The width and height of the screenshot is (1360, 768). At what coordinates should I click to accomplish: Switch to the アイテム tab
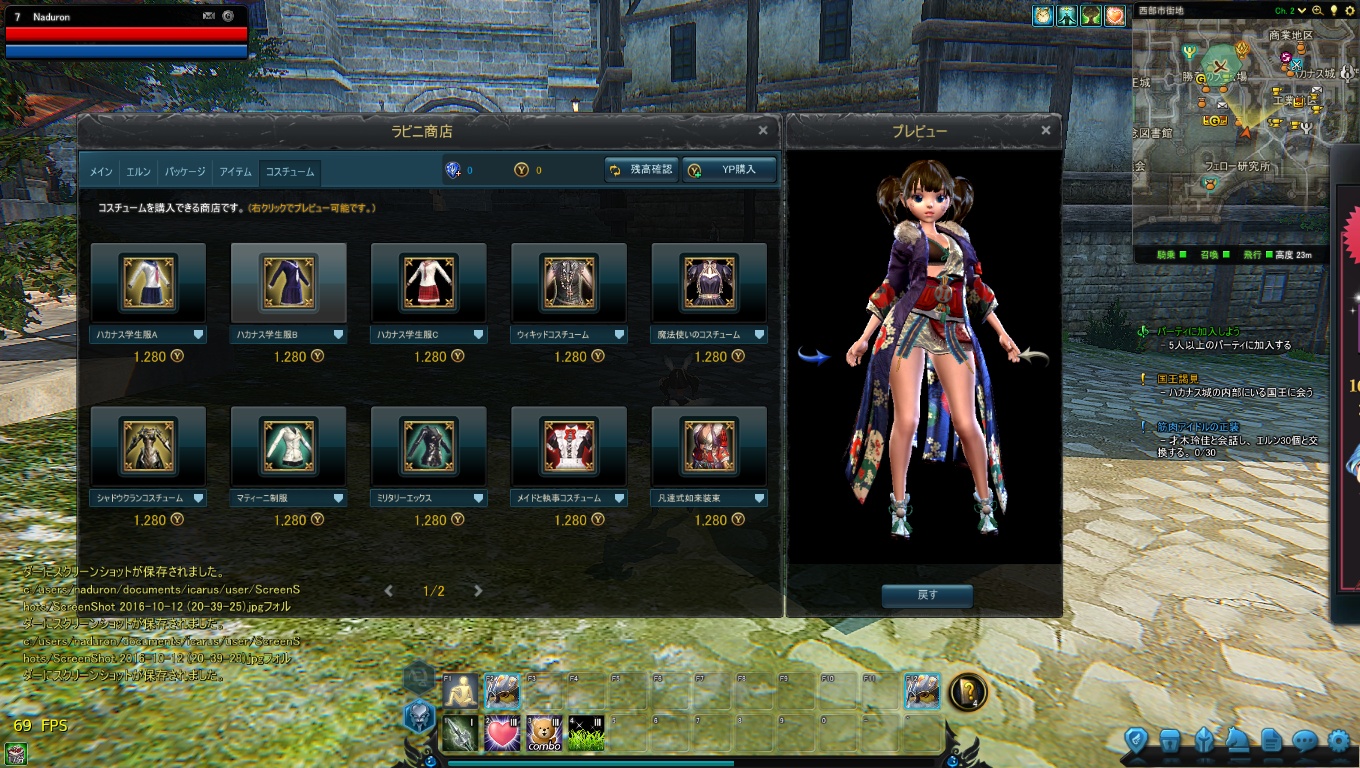click(236, 172)
